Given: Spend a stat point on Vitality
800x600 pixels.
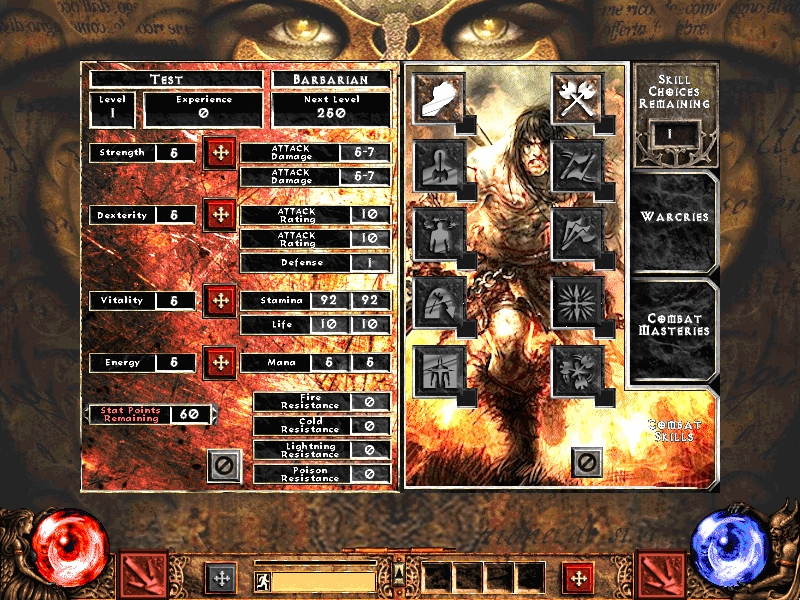Looking at the screenshot, I should [219, 300].
